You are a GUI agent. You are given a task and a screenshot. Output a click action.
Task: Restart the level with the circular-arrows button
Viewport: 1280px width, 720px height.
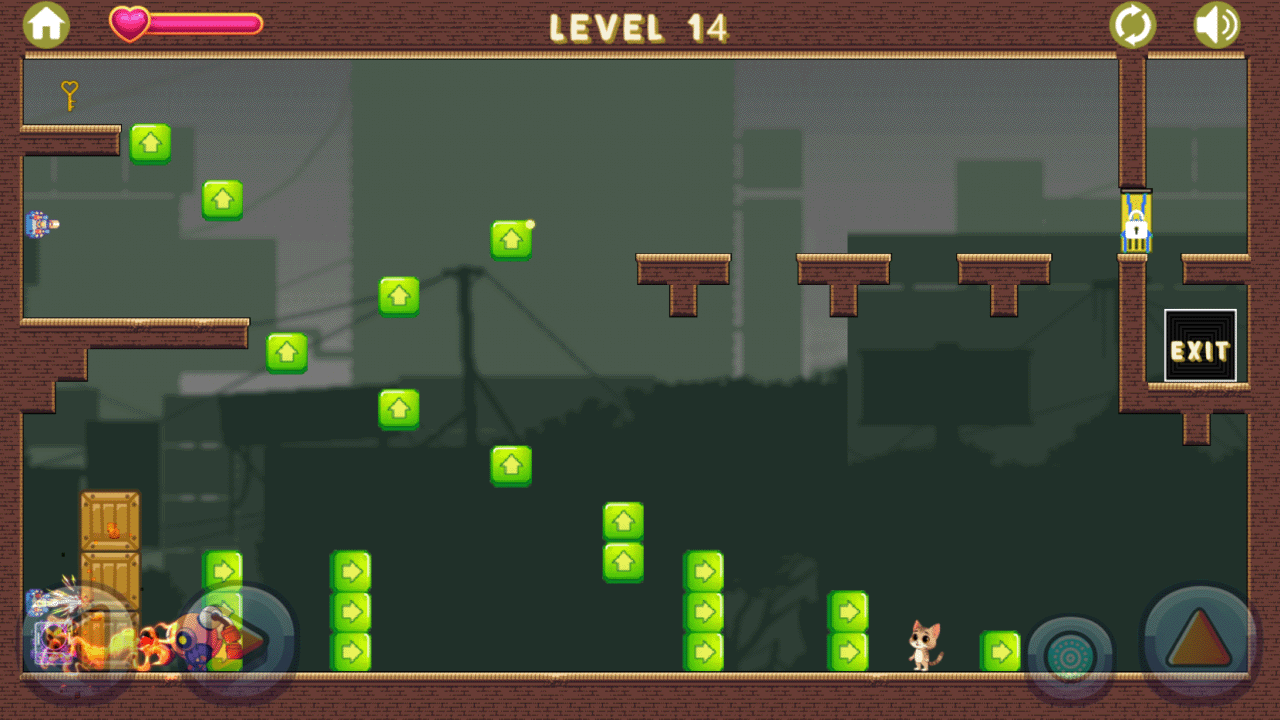pos(1132,25)
